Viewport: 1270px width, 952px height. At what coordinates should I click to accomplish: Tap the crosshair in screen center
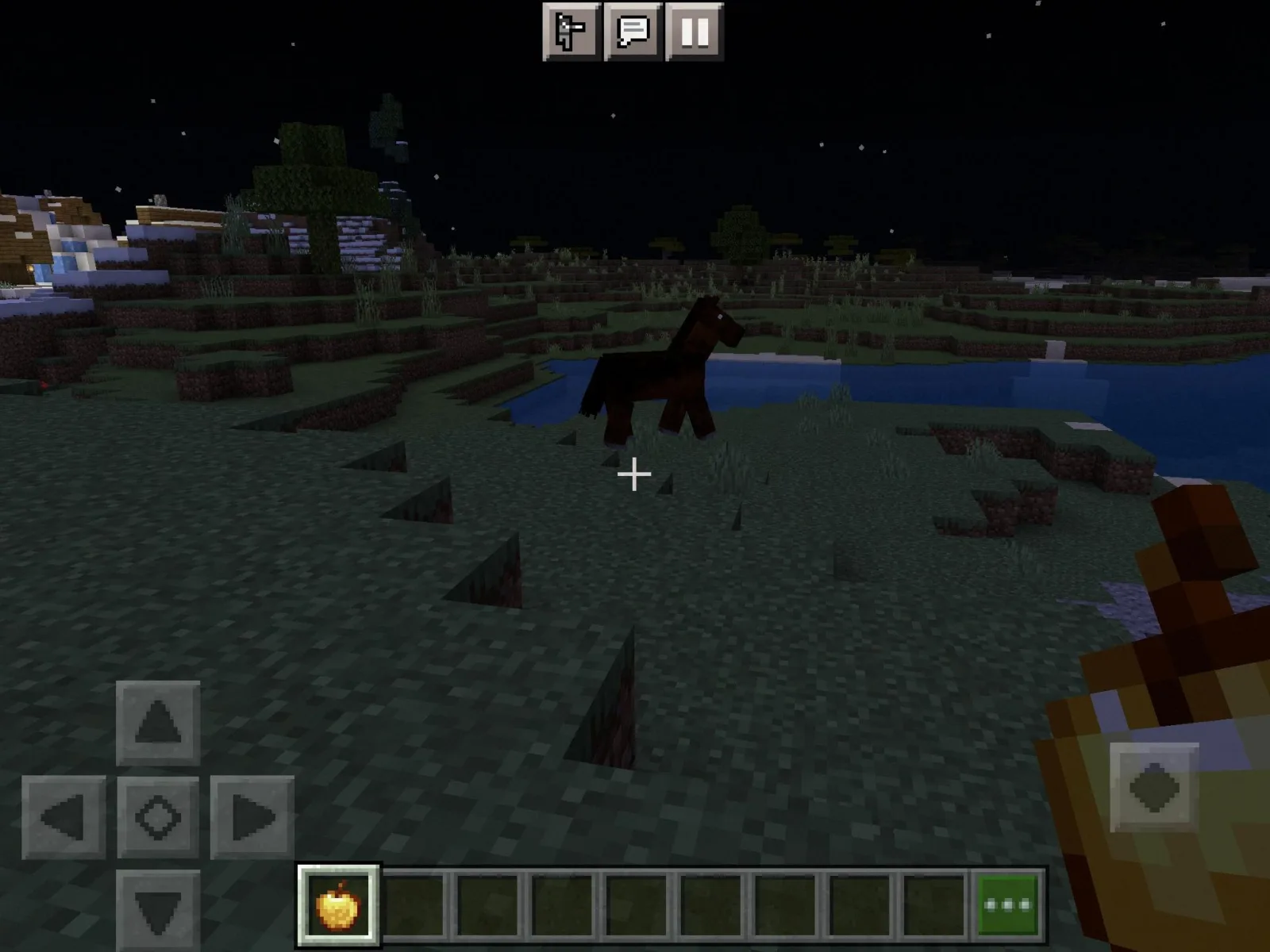pos(634,474)
